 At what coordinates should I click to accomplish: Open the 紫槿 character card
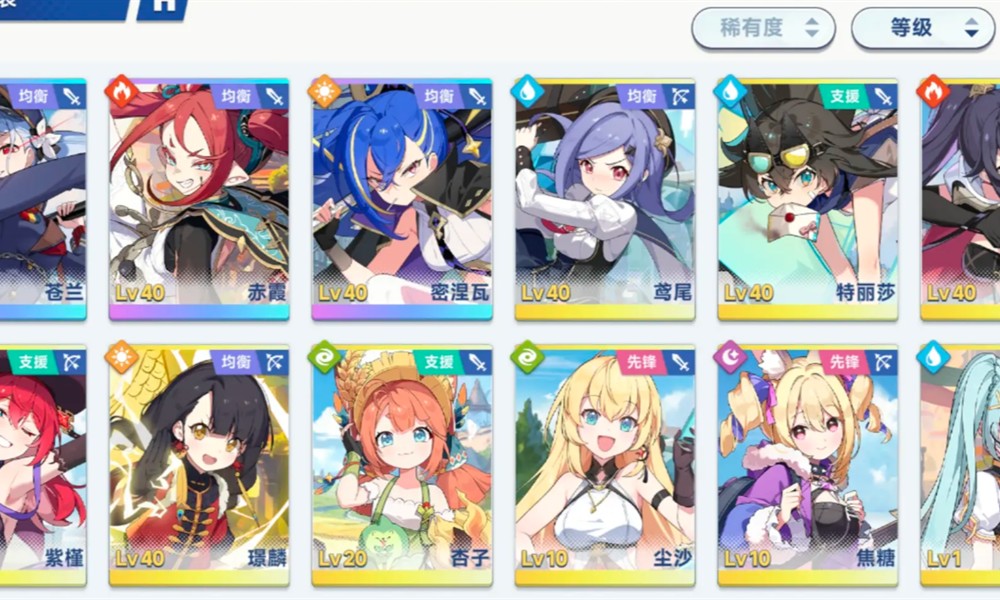(x=42, y=465)
